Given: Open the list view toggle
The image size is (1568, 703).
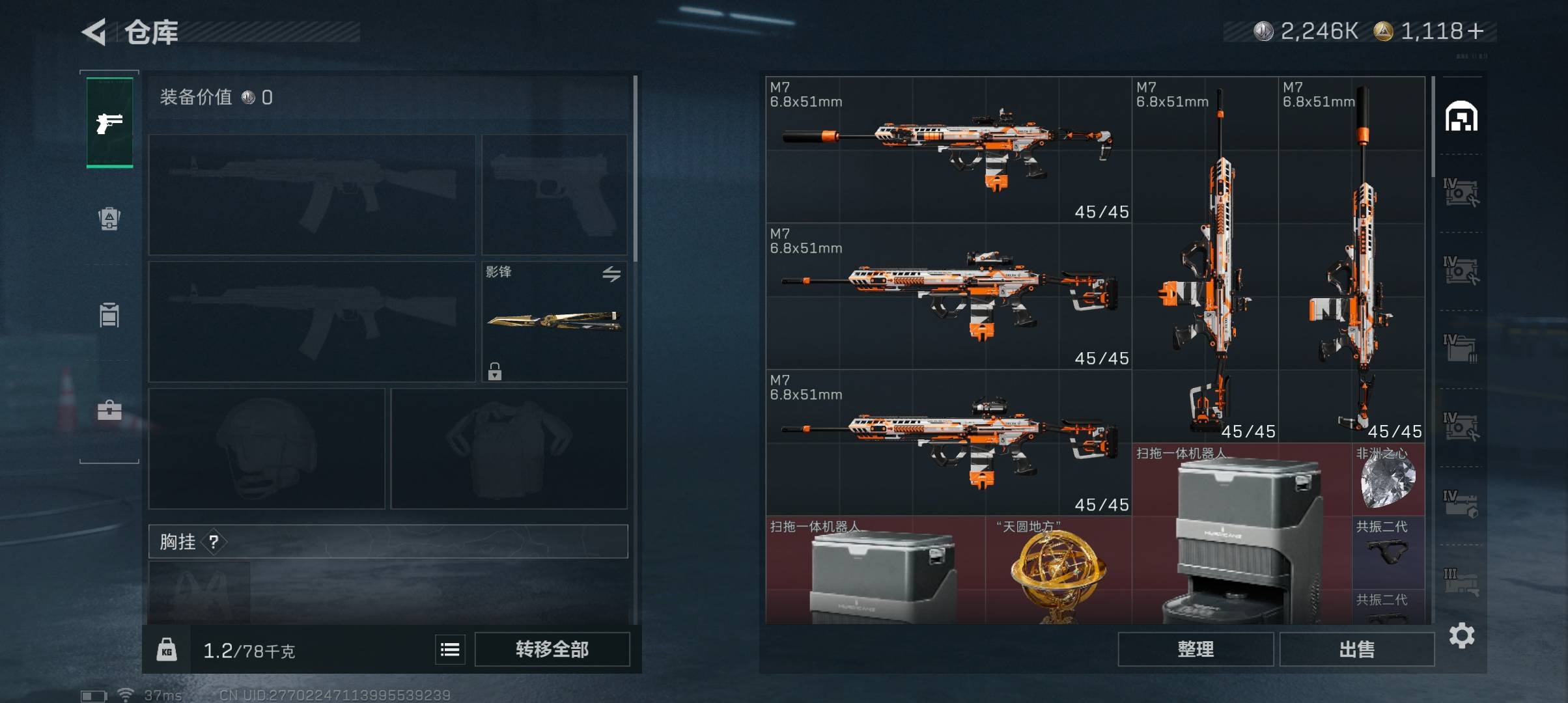Looking at the screenshot, I should tap(450, 649).
